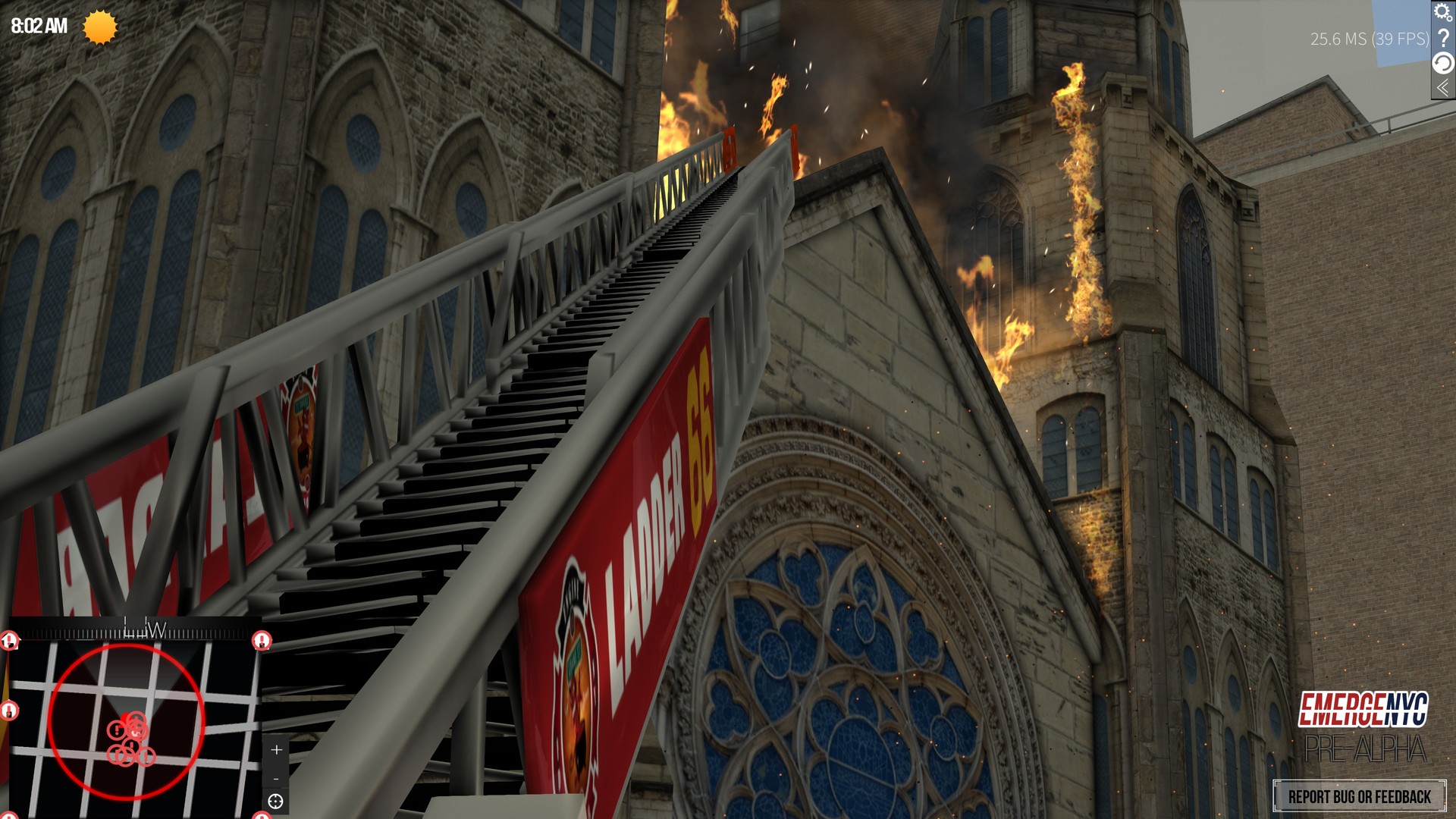This screenshot has height=819, width=1456.
Task: Click the alert marker at minimap top-left corner
Action: tap(9, 641)
